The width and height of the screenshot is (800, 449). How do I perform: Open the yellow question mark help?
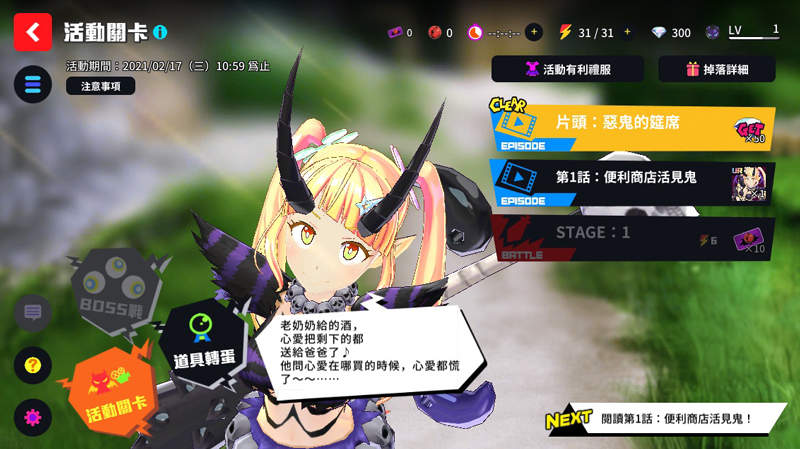pyautogui.click(x=33, y=365)
